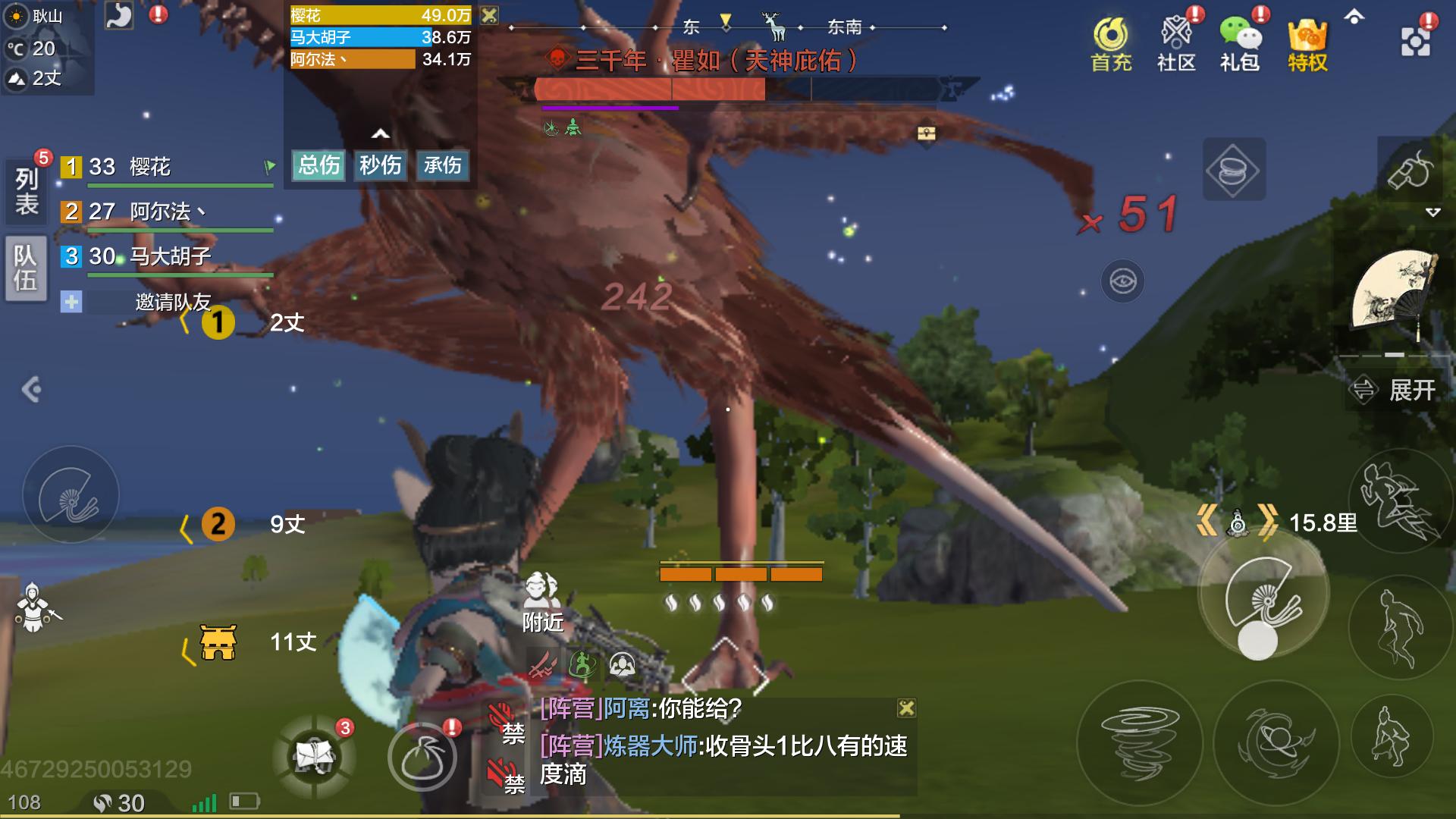Image resolution: width=1456 pixels, height=819 pixels.
Task: Click 邀请队友 to invite a teammate
Action: (x=172, y=302)
